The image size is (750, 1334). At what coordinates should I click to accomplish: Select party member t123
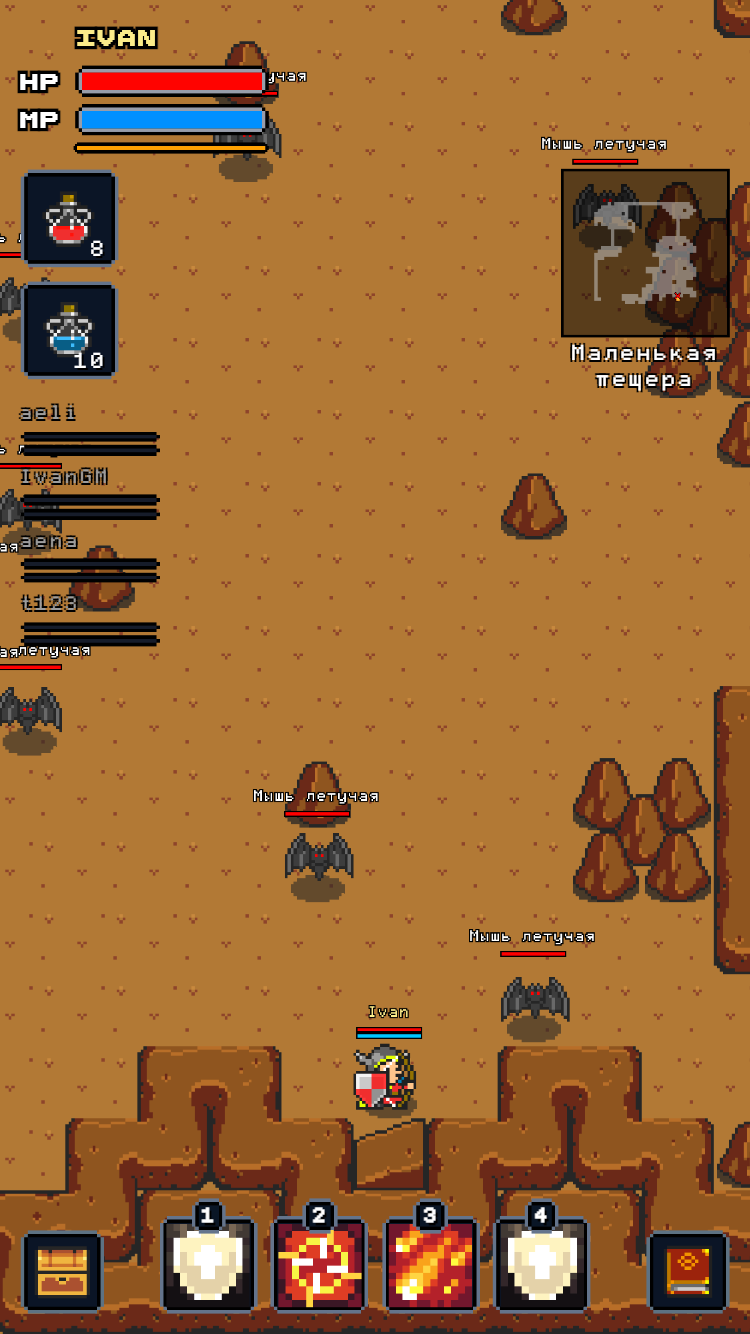[89, 618]
